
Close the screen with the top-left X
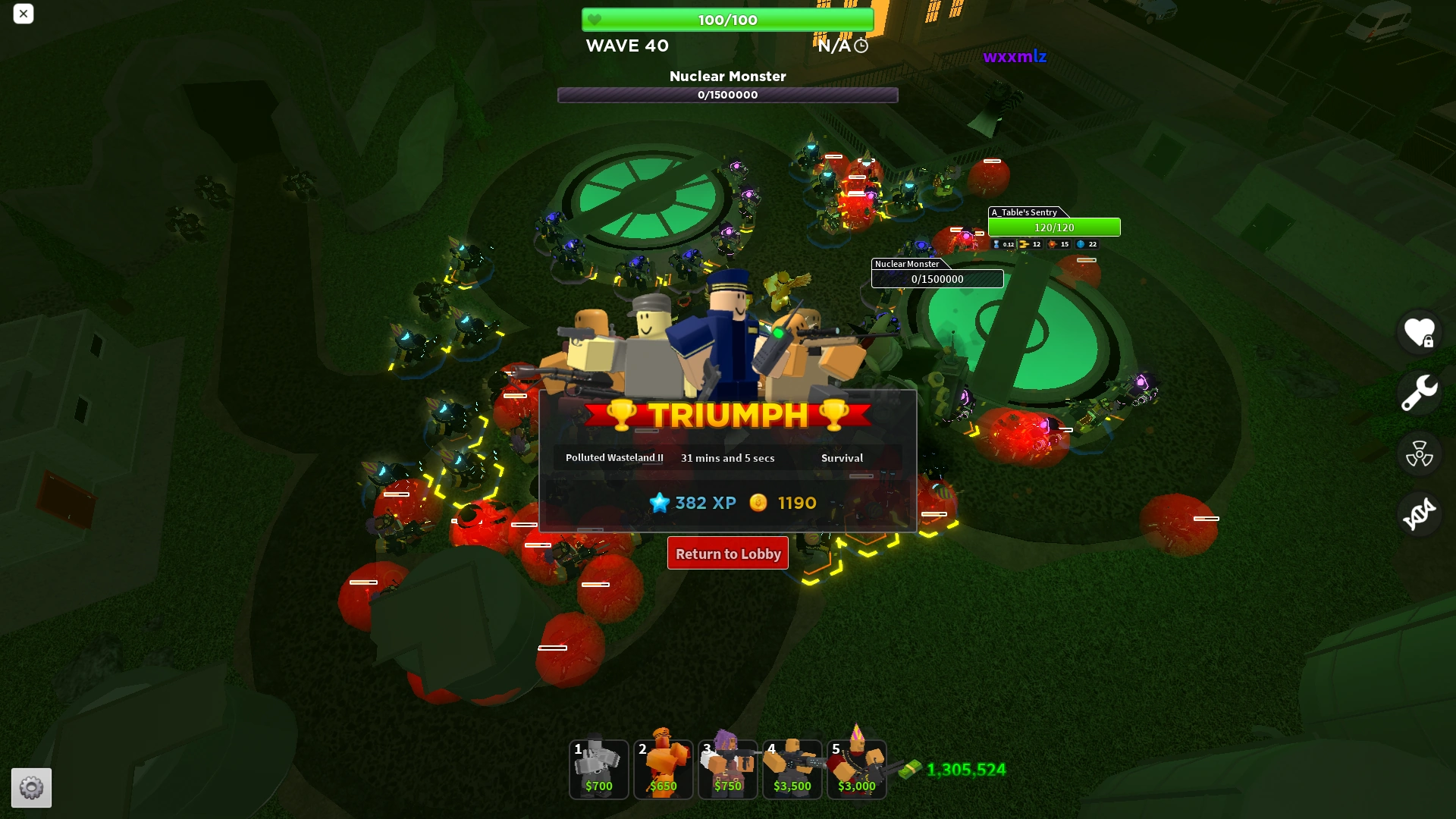point(24,14)
